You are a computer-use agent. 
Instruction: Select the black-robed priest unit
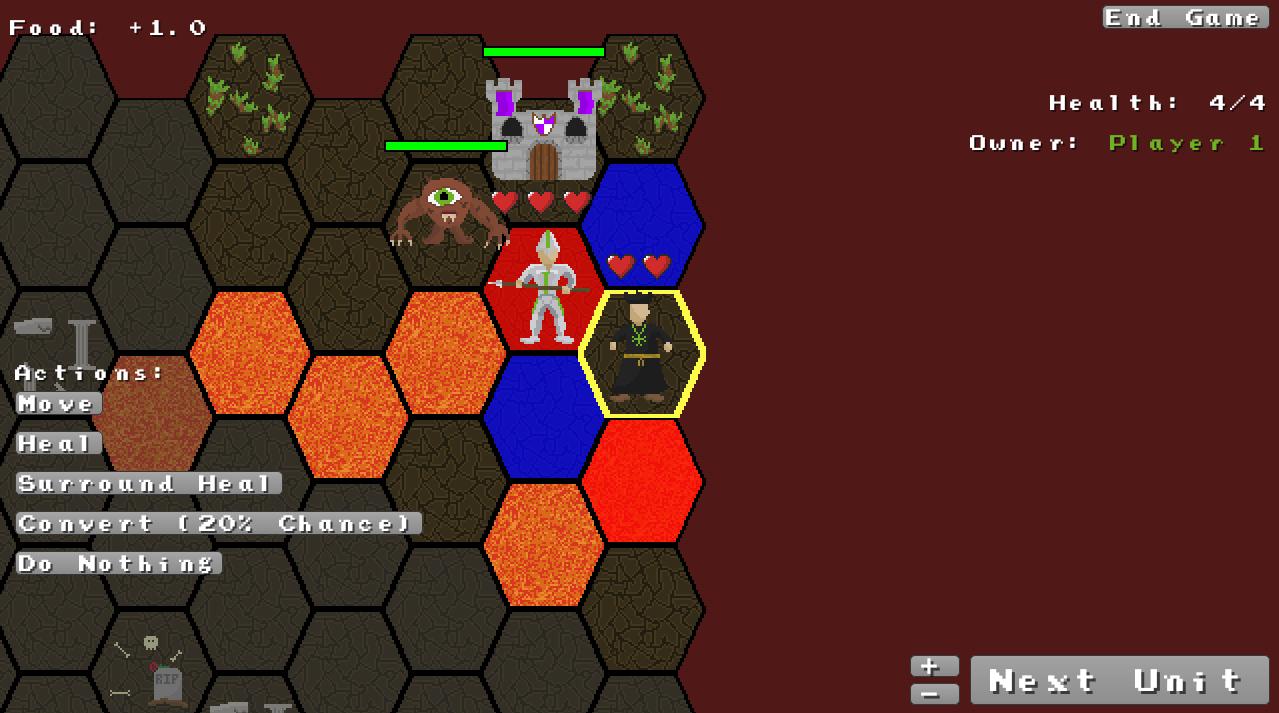tap(640, 352)
